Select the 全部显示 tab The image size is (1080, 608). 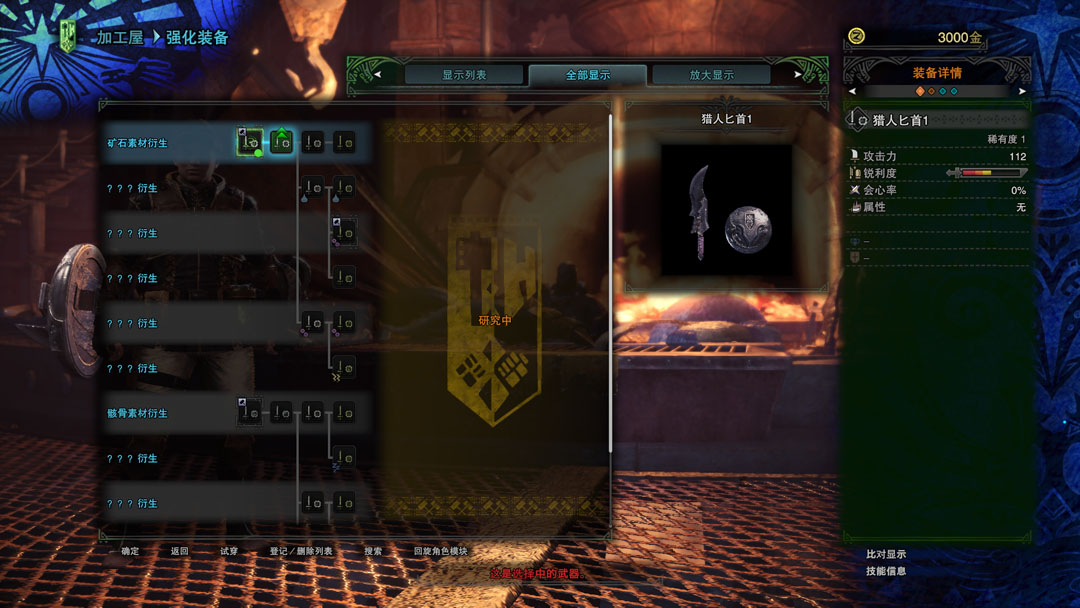click(588, 75)
